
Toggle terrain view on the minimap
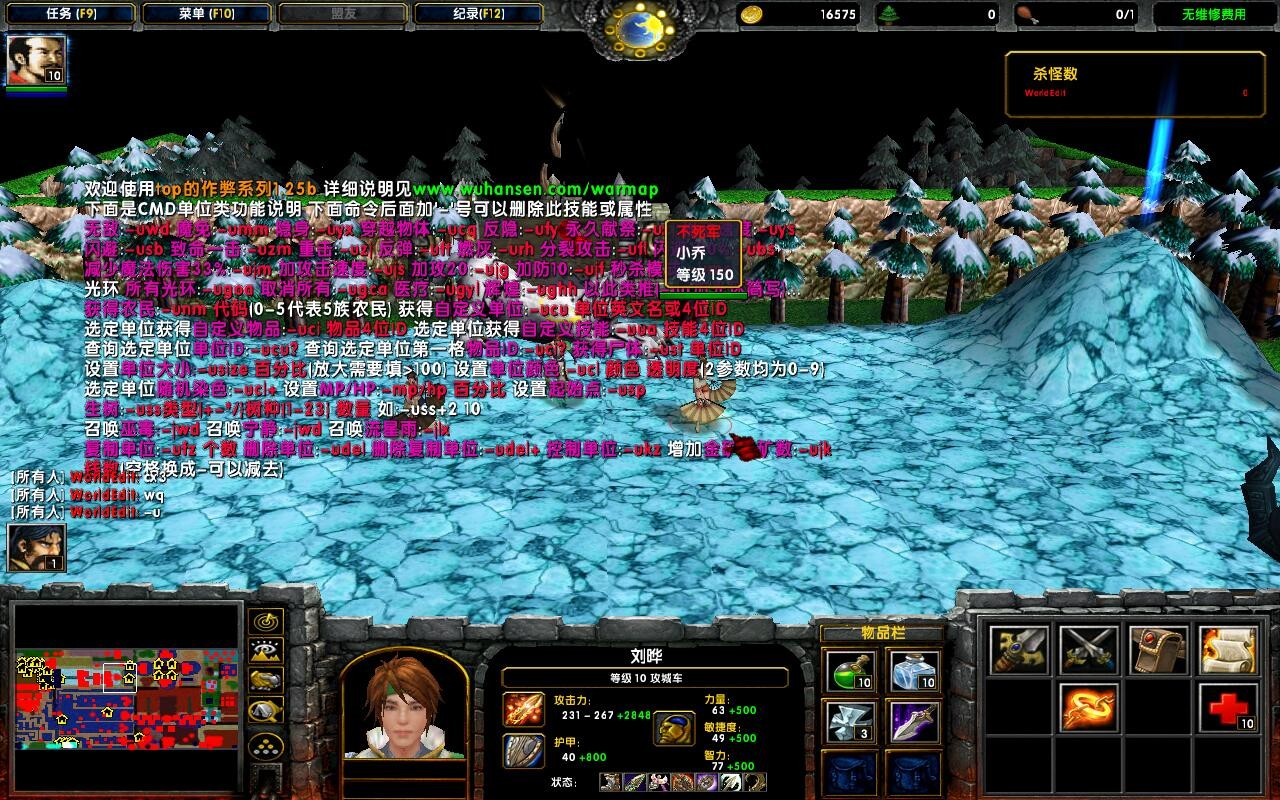click(x=264, y=651)
